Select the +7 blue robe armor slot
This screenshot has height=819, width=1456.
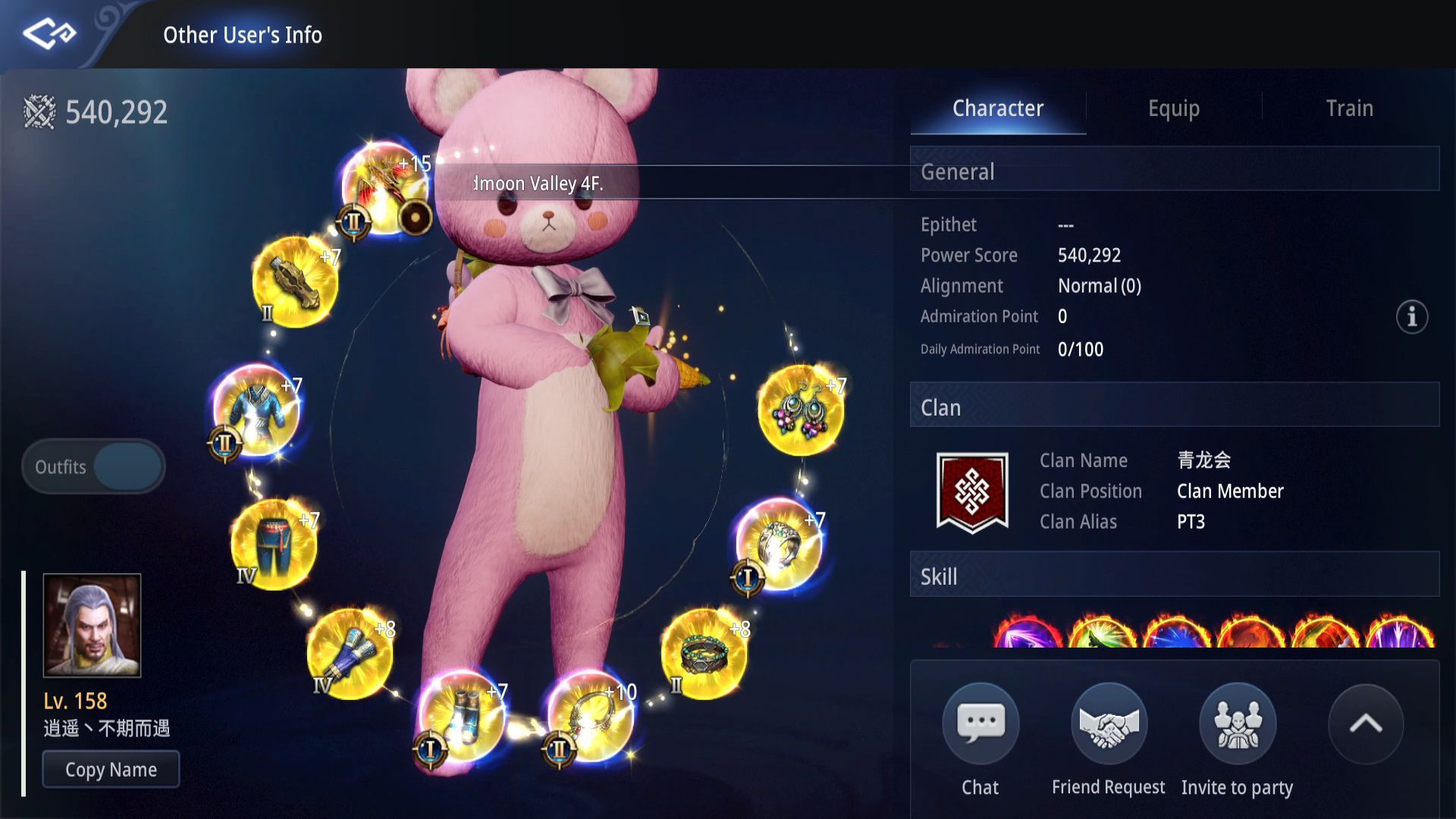(x=256, y=410)
